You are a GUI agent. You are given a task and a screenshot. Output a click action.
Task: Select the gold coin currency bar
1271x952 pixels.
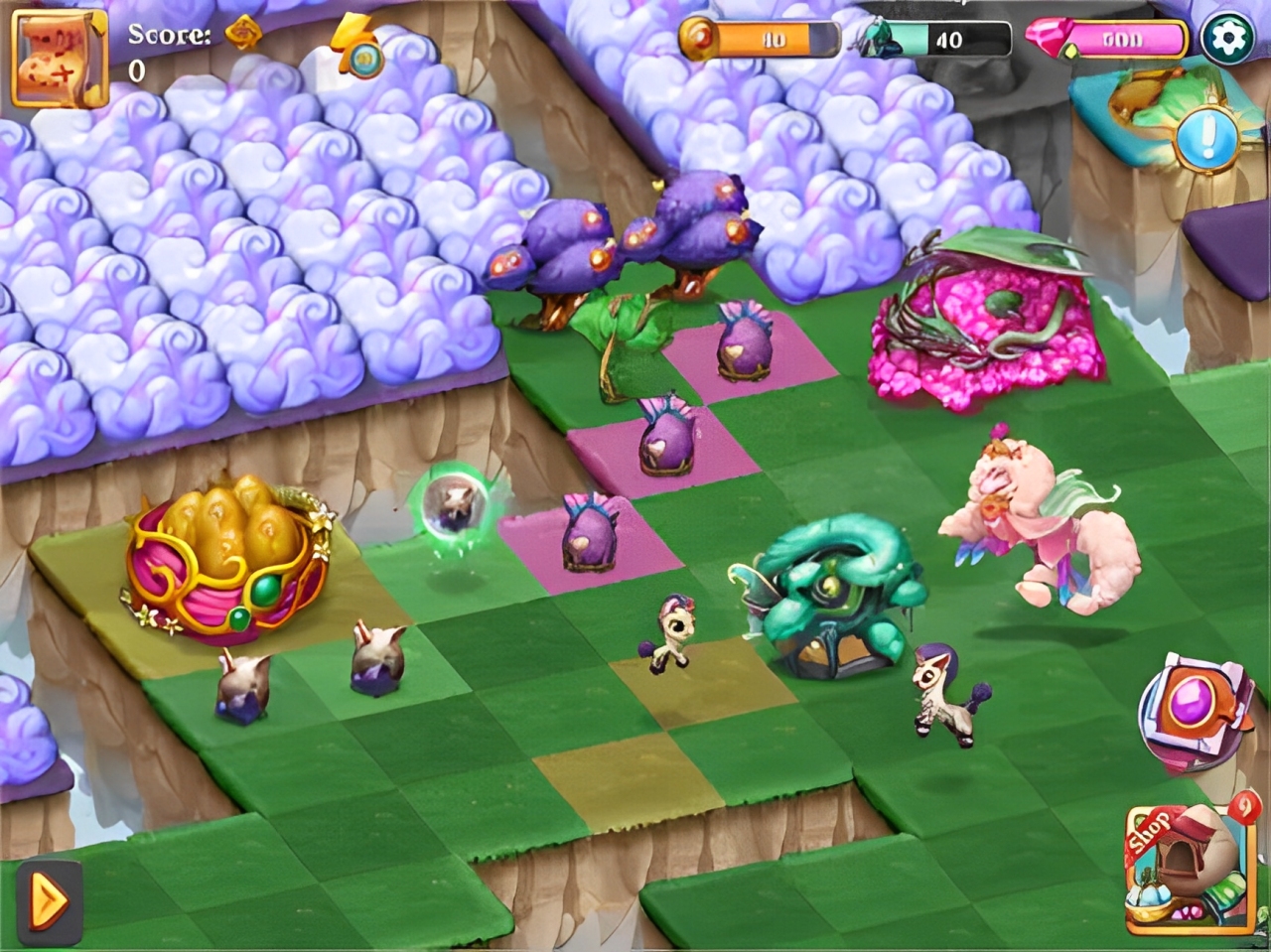click(760, 40)
